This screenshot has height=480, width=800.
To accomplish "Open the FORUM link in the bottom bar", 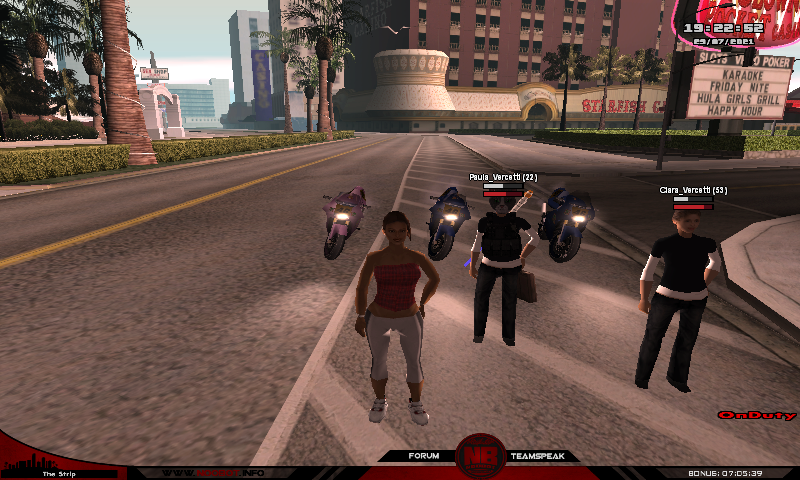I will tap(423, 456).
